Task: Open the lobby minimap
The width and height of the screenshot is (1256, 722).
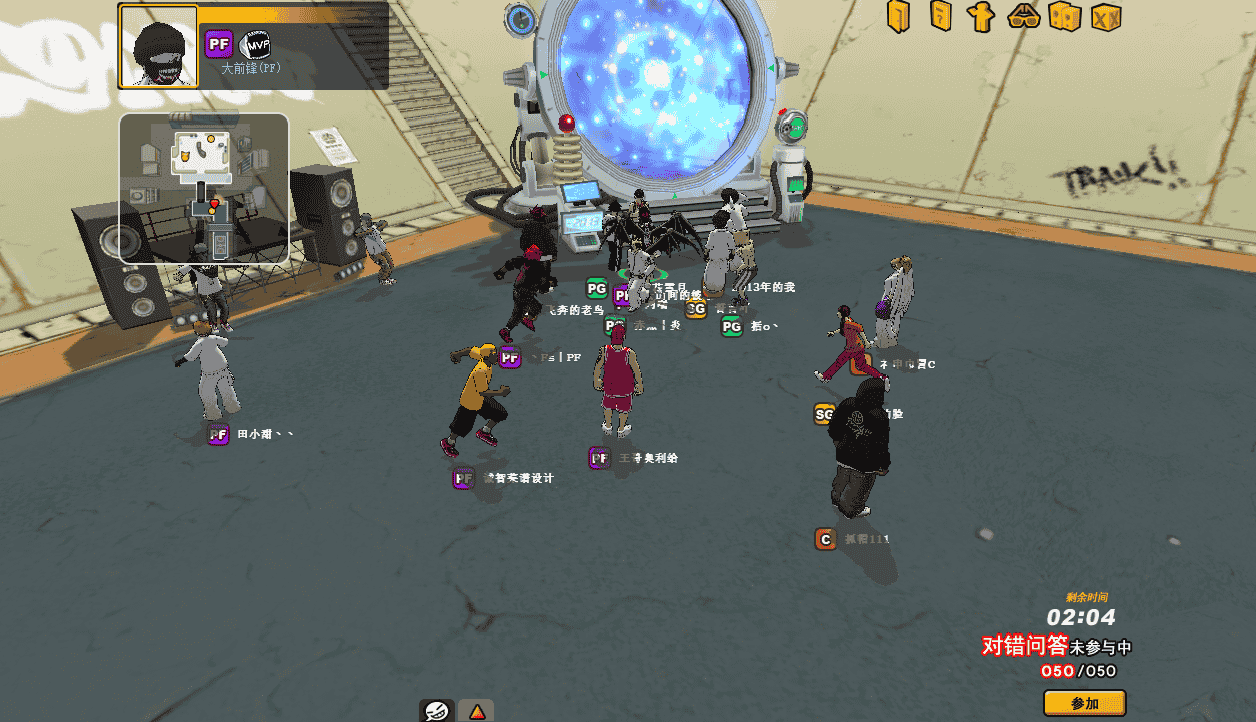Action: tap(204, 187)
